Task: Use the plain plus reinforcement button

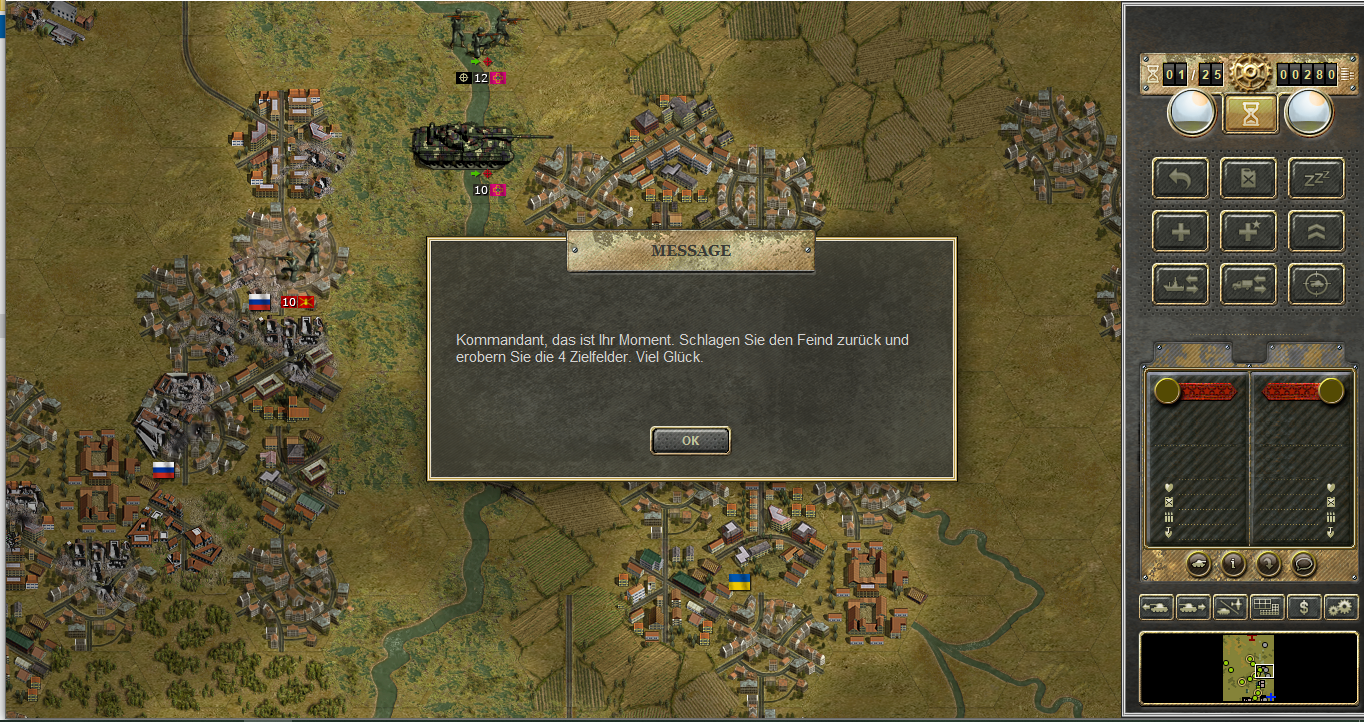Action: (1181, 231)
